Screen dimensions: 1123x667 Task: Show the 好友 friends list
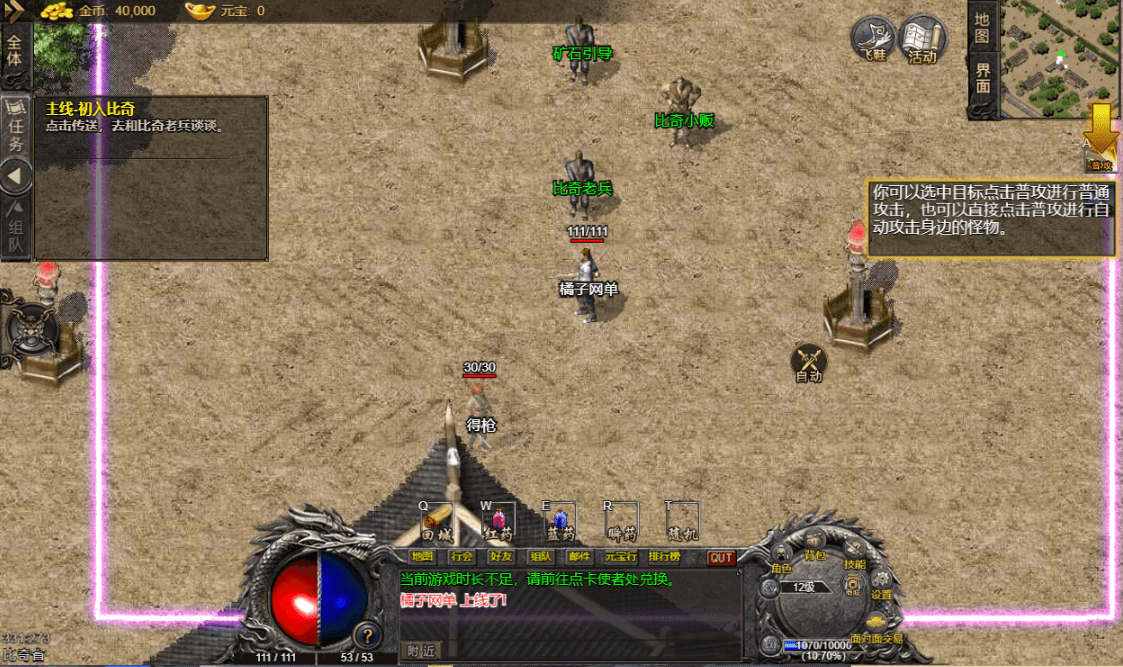tap(501, 557)
